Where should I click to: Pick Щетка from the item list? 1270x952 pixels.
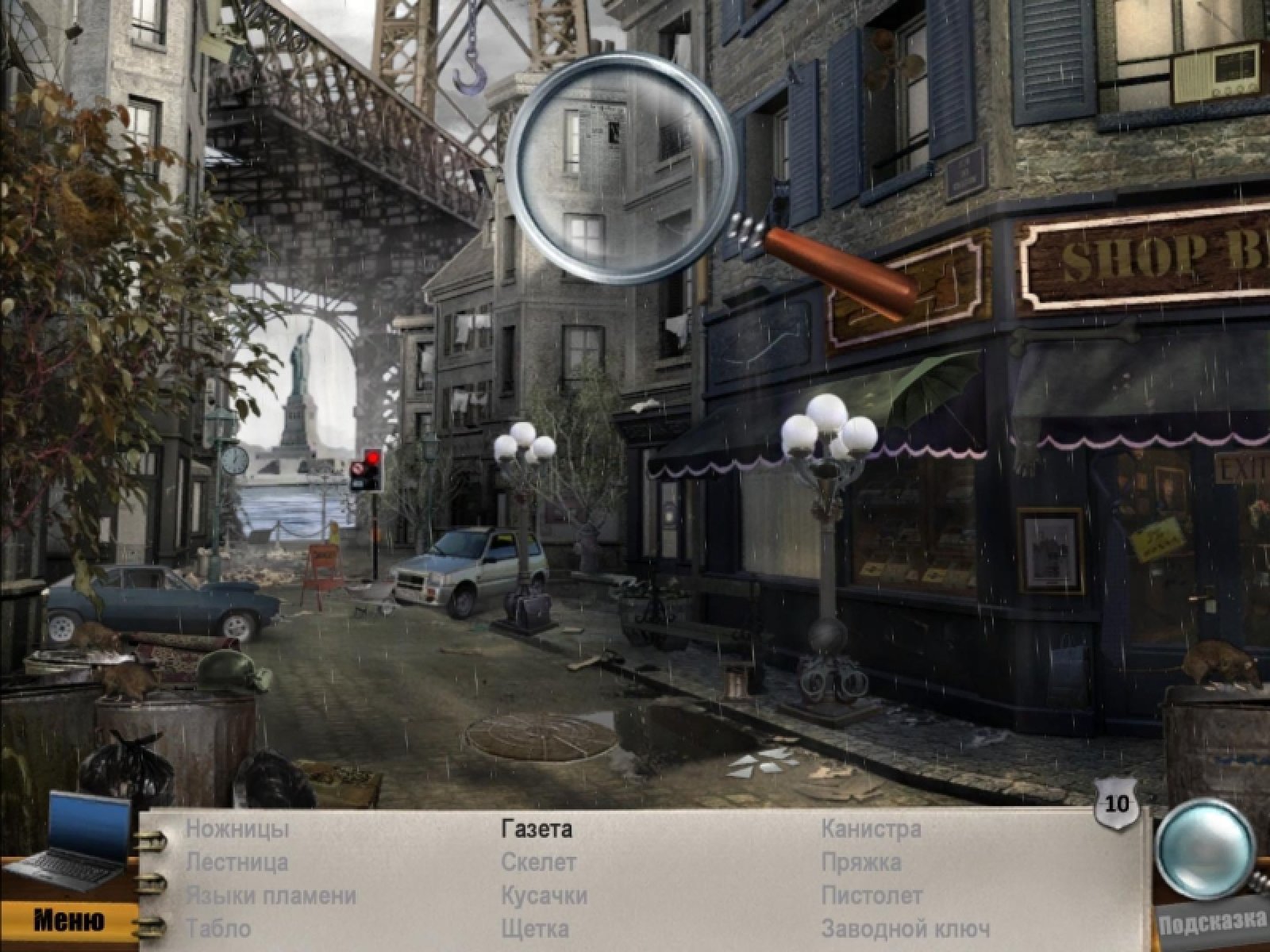535,928
